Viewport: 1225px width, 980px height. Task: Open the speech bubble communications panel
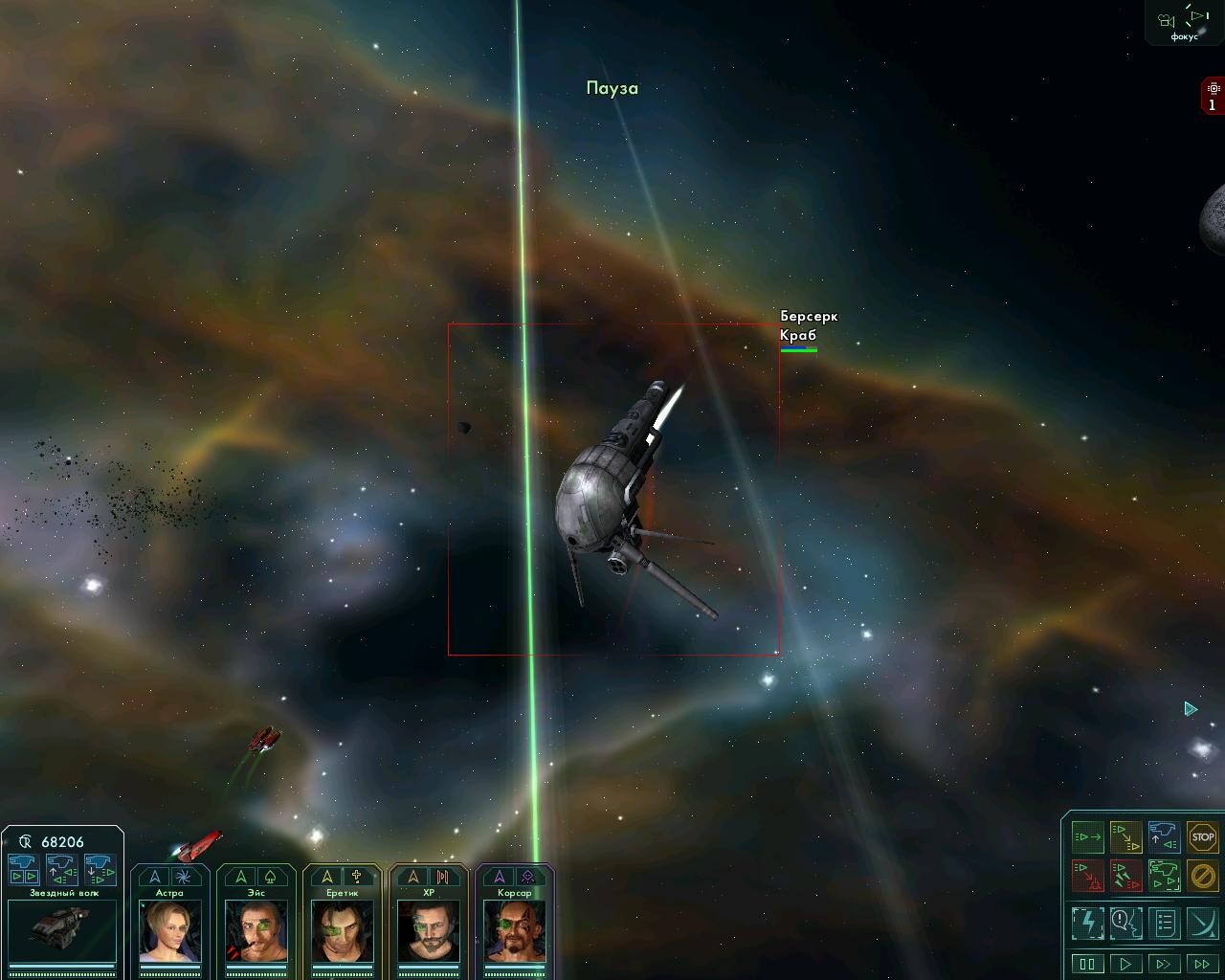pos(1125,923)
